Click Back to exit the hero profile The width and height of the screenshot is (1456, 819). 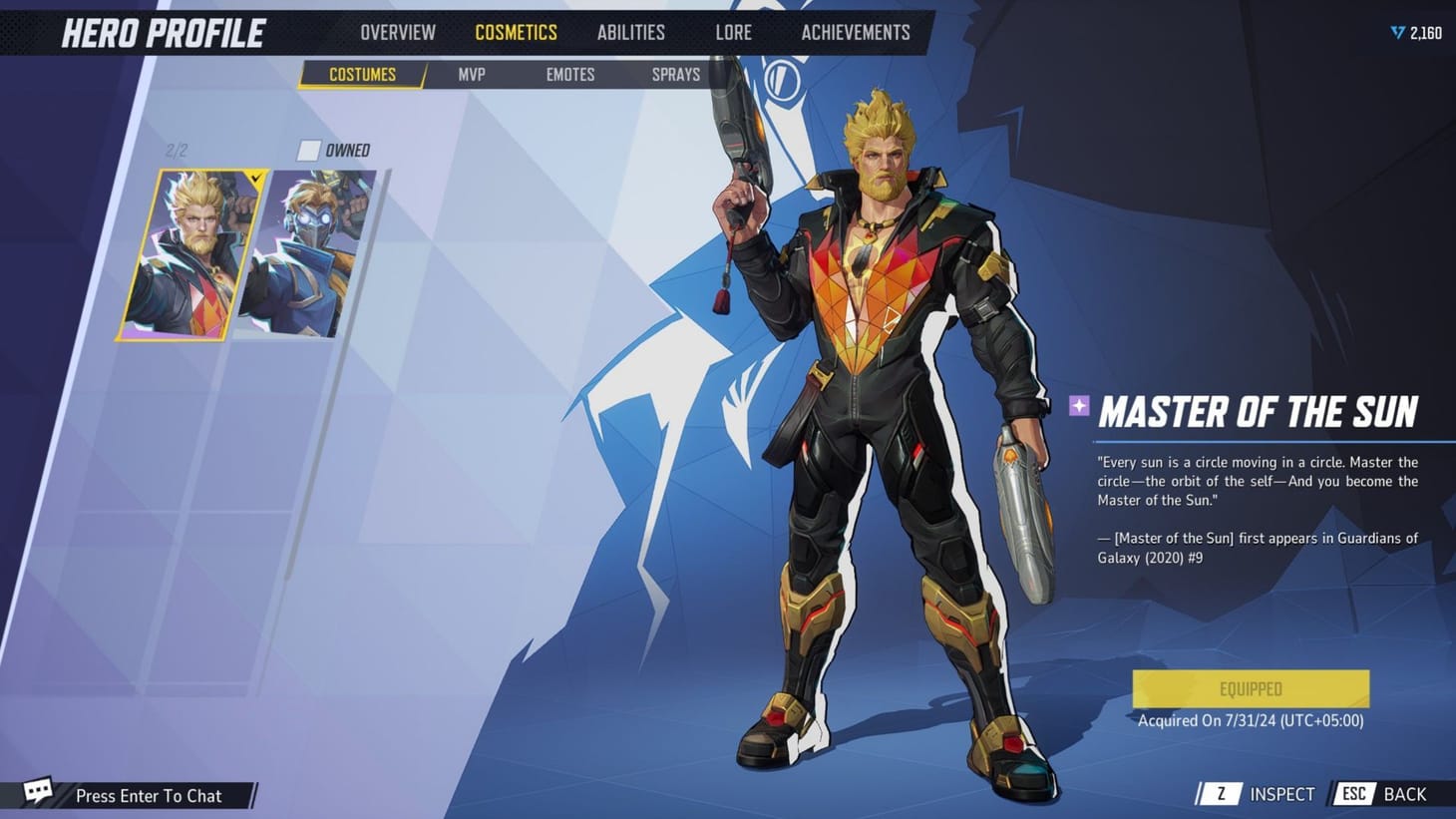click(1404, 794)
